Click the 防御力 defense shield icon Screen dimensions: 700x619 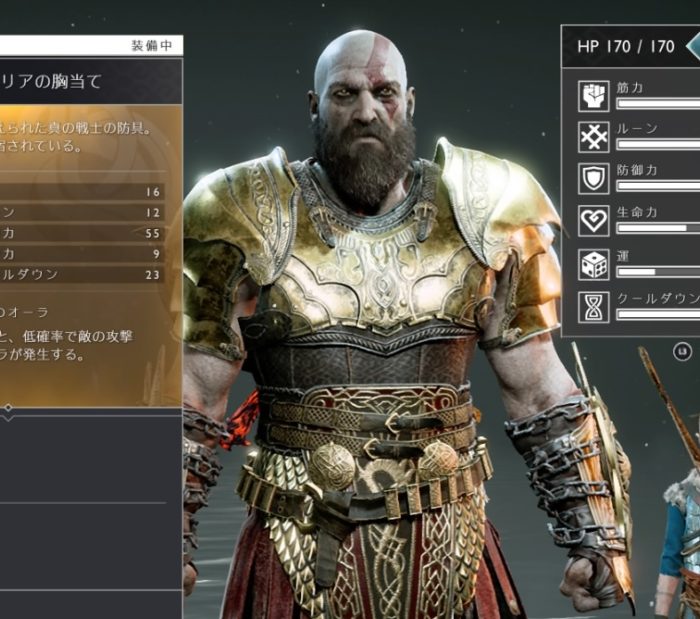594,178
